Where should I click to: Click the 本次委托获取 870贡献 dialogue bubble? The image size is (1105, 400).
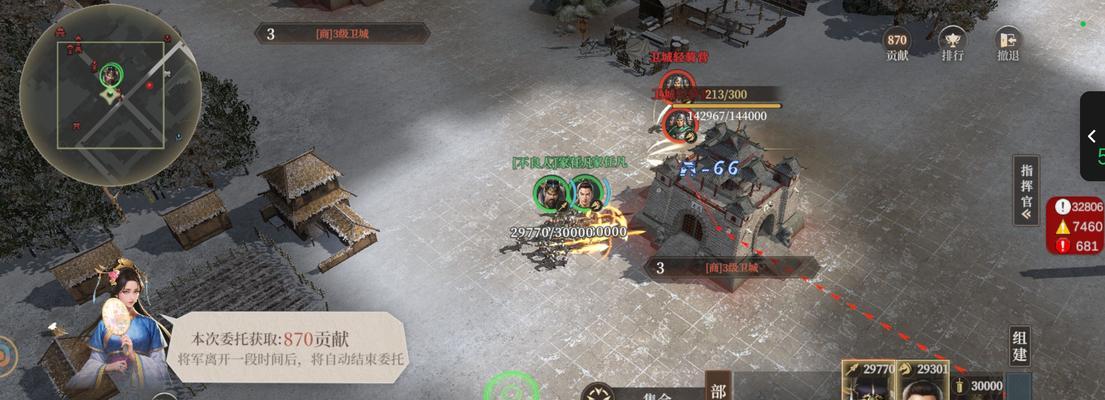coord(287,346)
